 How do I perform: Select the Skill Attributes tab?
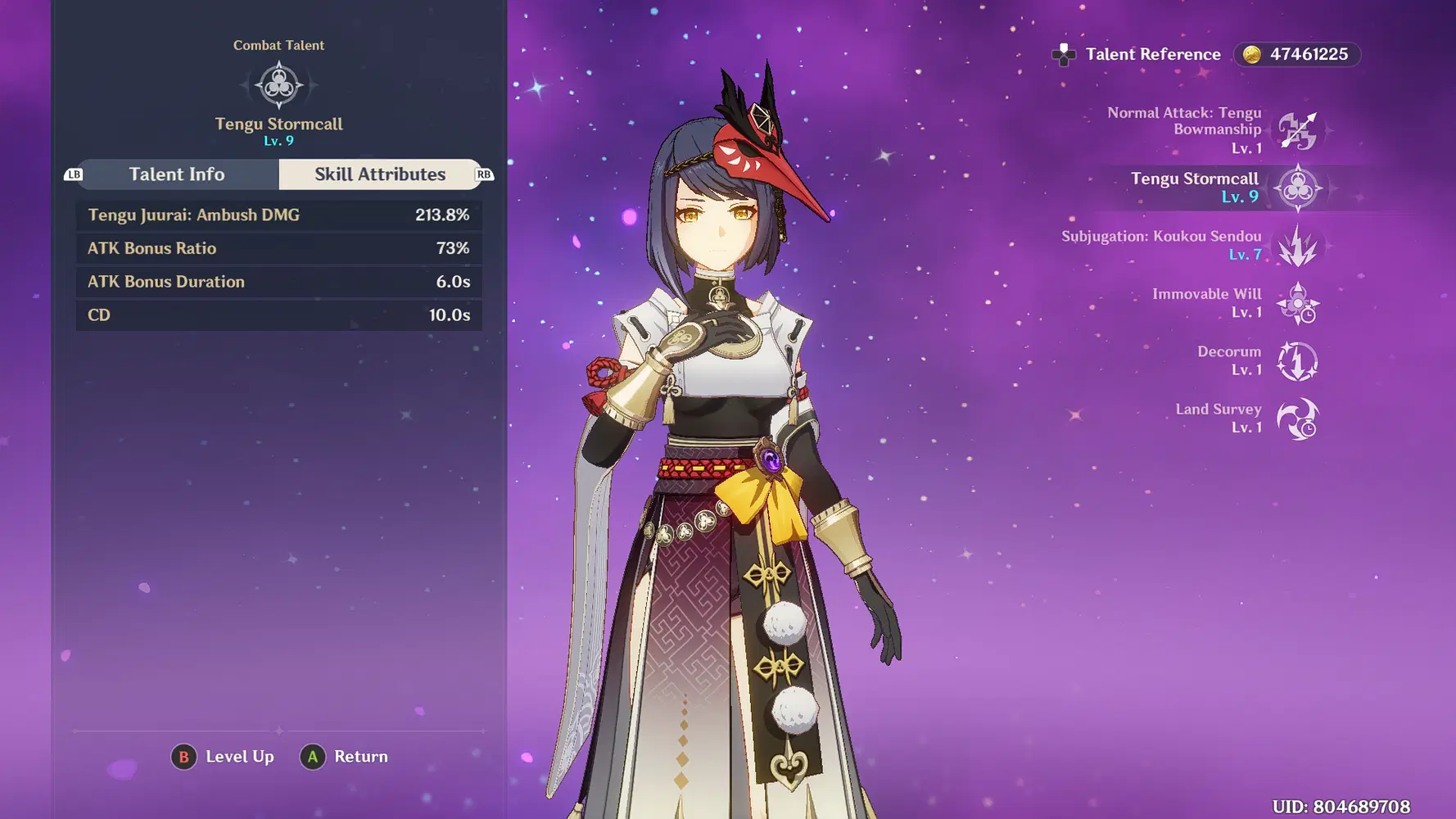click(380, 174)
